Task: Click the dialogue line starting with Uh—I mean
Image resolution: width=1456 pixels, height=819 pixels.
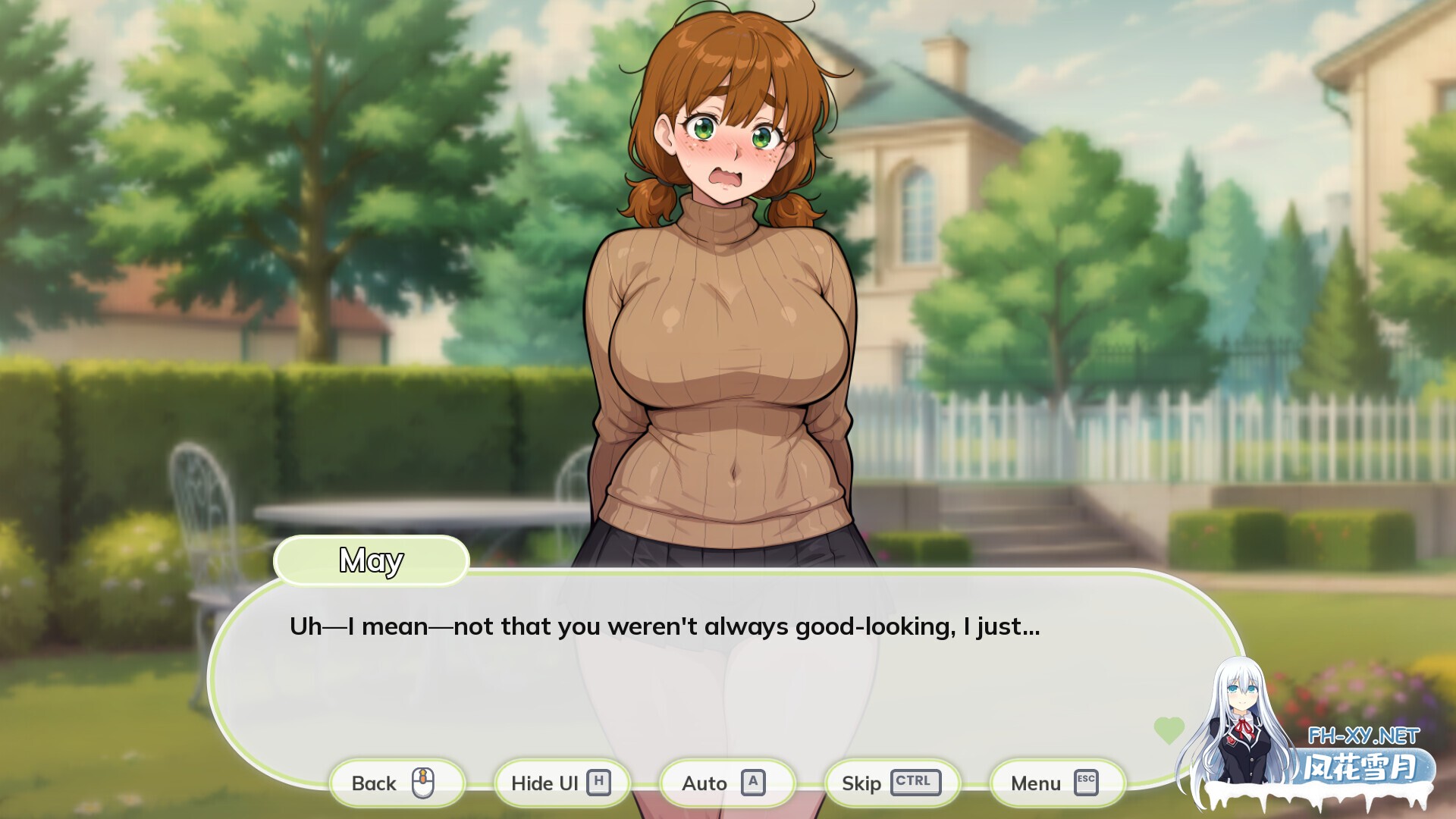Action: coord(665,626)
